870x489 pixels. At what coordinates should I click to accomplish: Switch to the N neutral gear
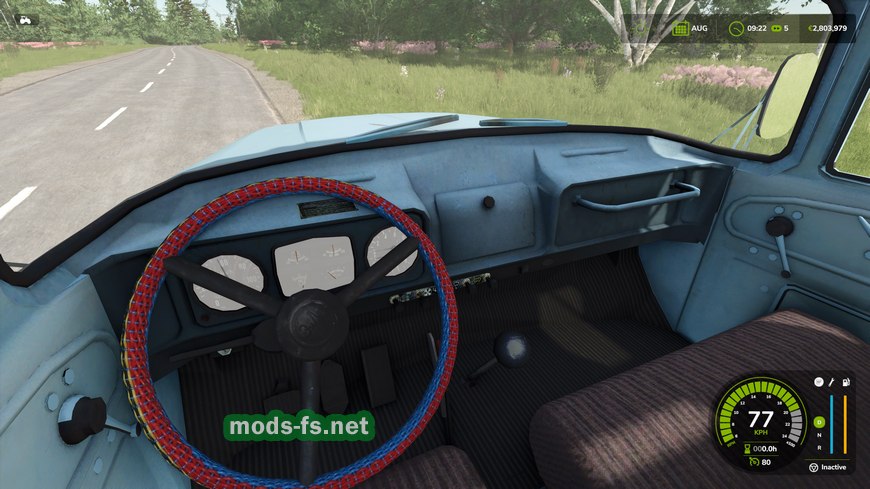(819, 435)
